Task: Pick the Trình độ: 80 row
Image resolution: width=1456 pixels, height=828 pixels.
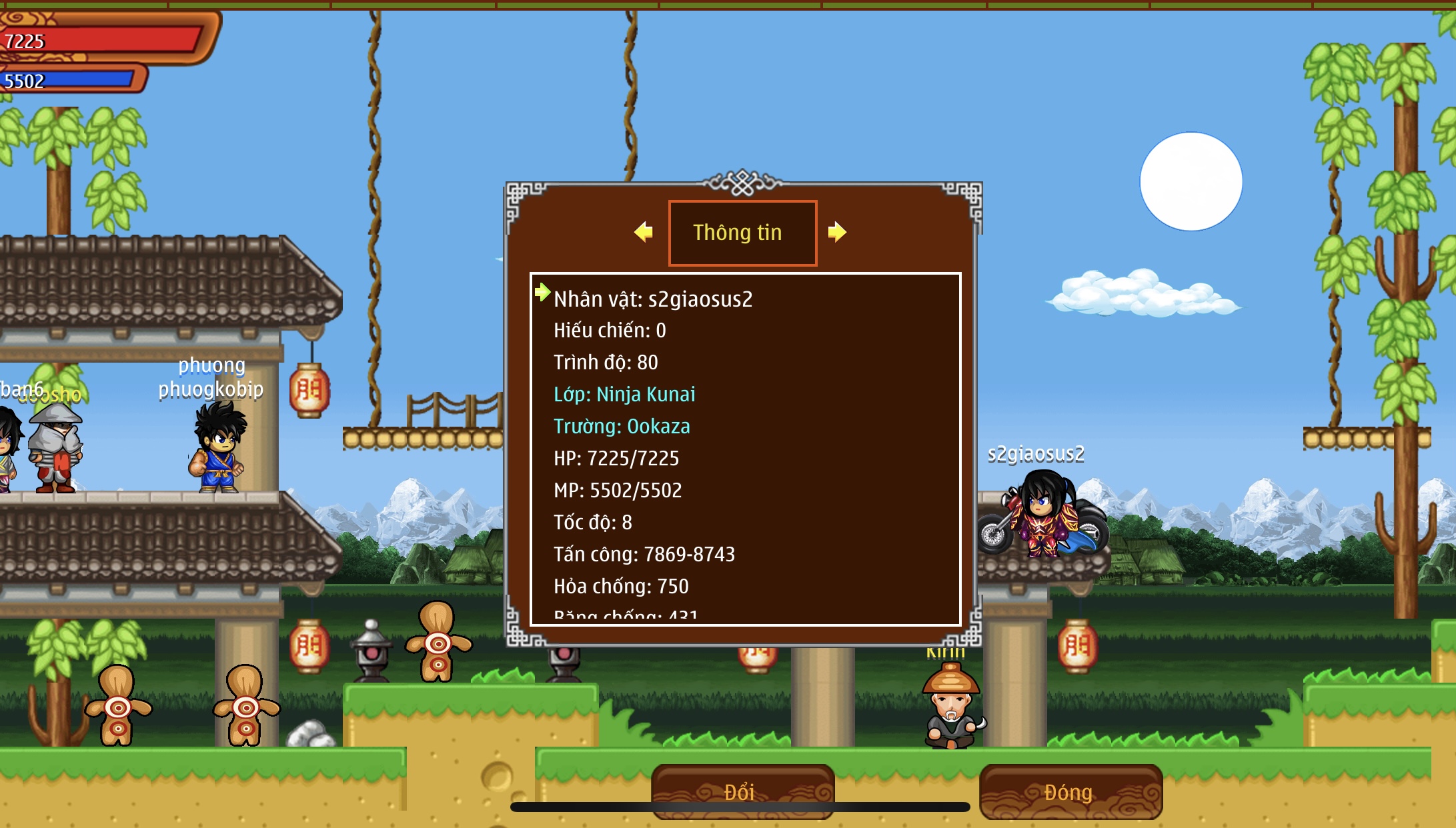Action: point(606,363)
